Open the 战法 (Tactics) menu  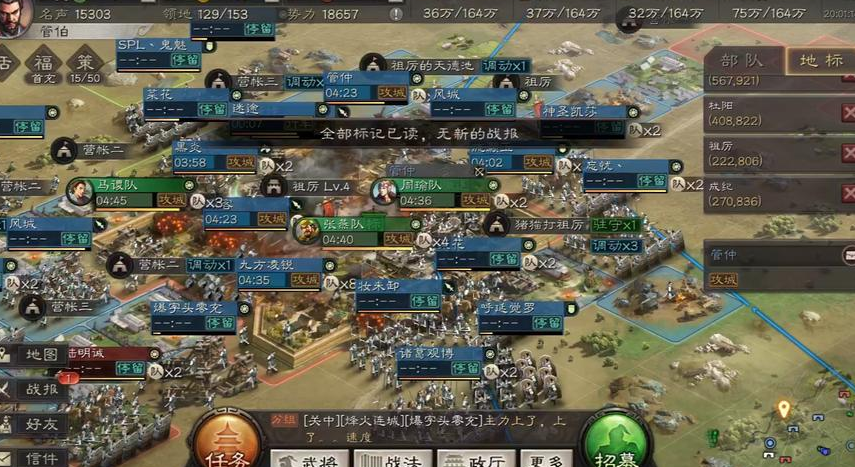391,459
